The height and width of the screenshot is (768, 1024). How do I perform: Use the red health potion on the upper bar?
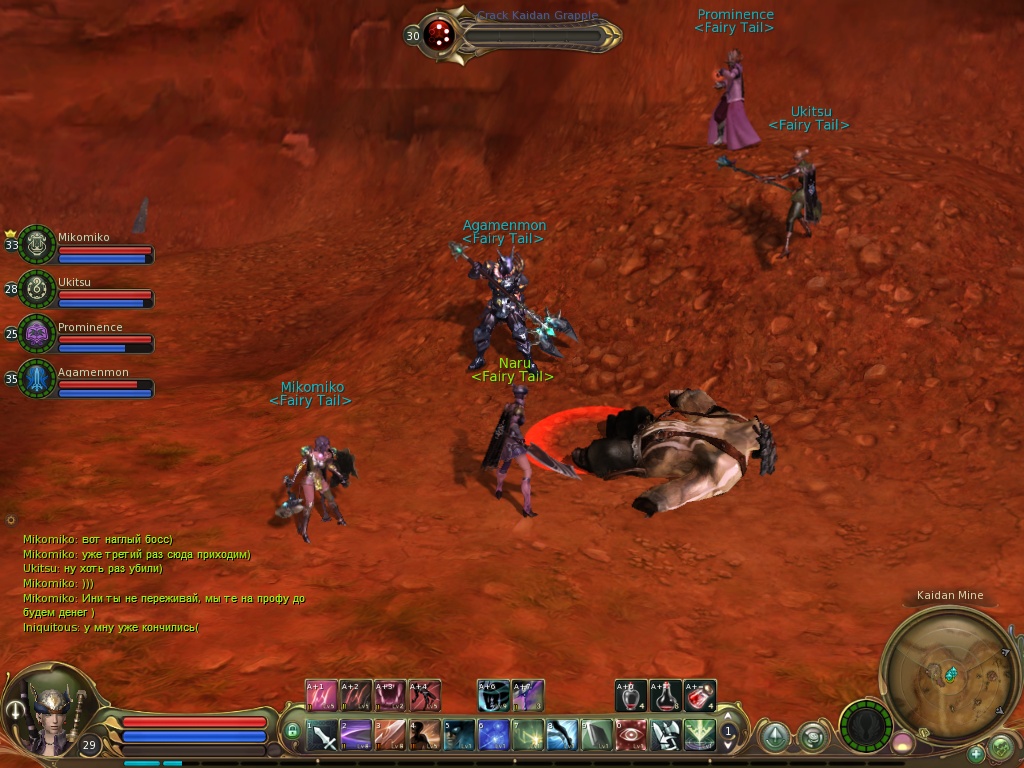700,695
